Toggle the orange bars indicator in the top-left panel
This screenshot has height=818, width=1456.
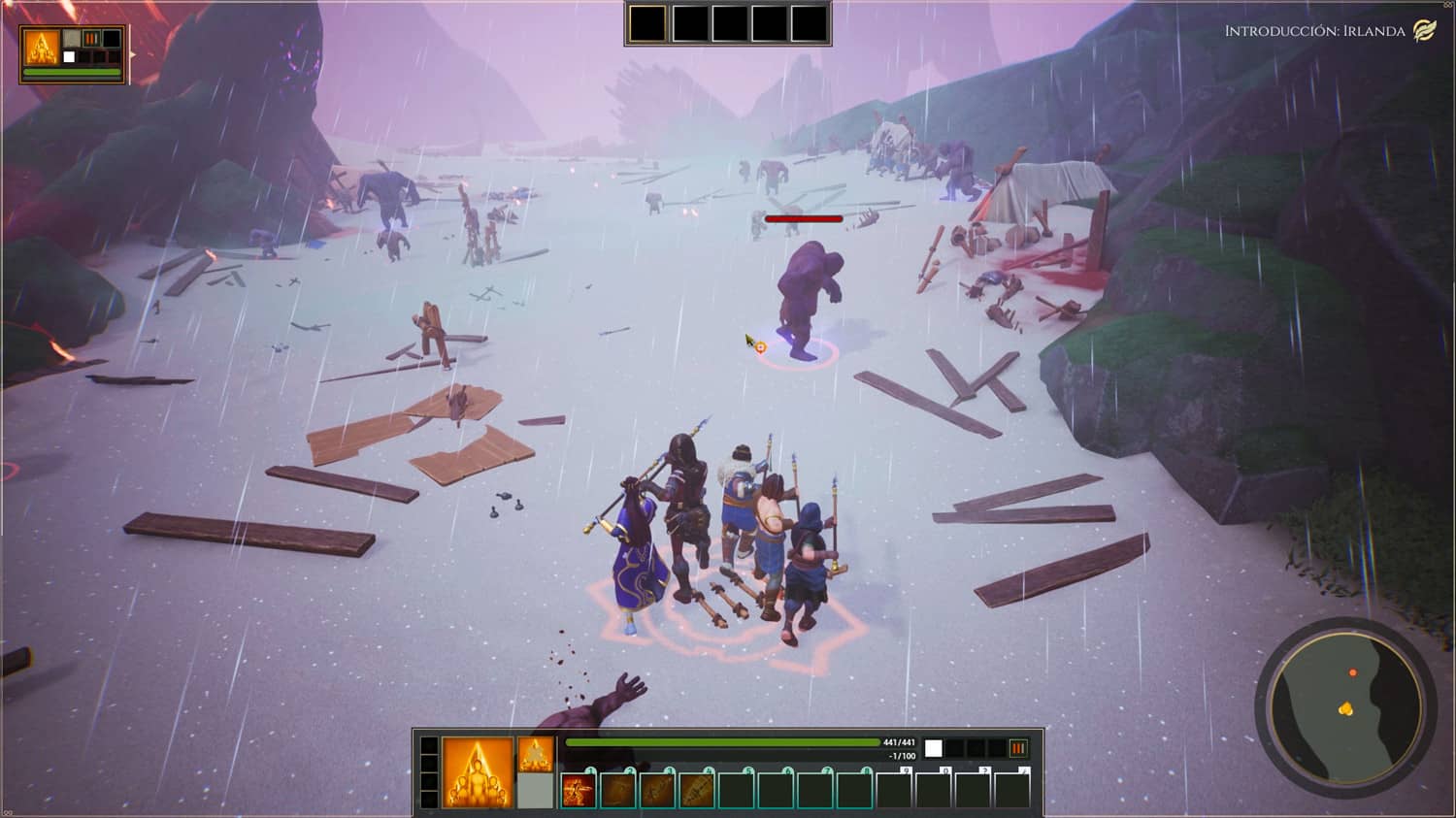point(91,38)
